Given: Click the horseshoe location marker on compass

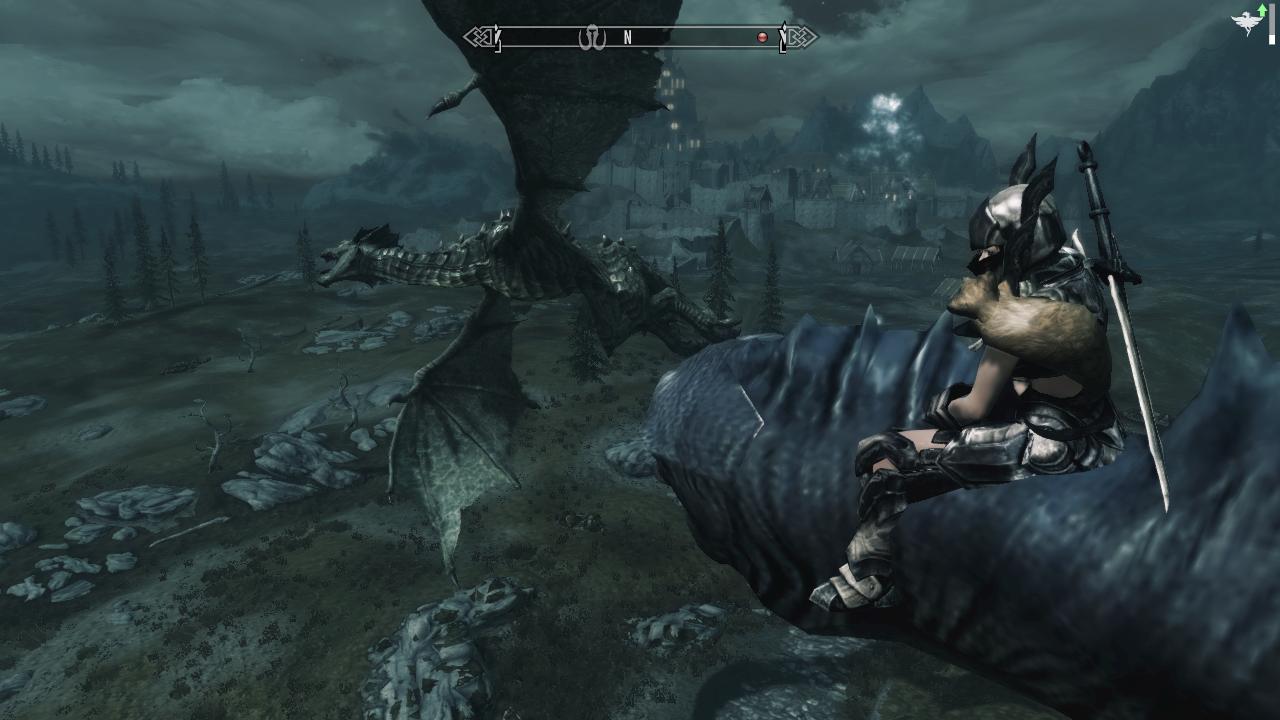Looking at the screenshot, I should 593,38.
